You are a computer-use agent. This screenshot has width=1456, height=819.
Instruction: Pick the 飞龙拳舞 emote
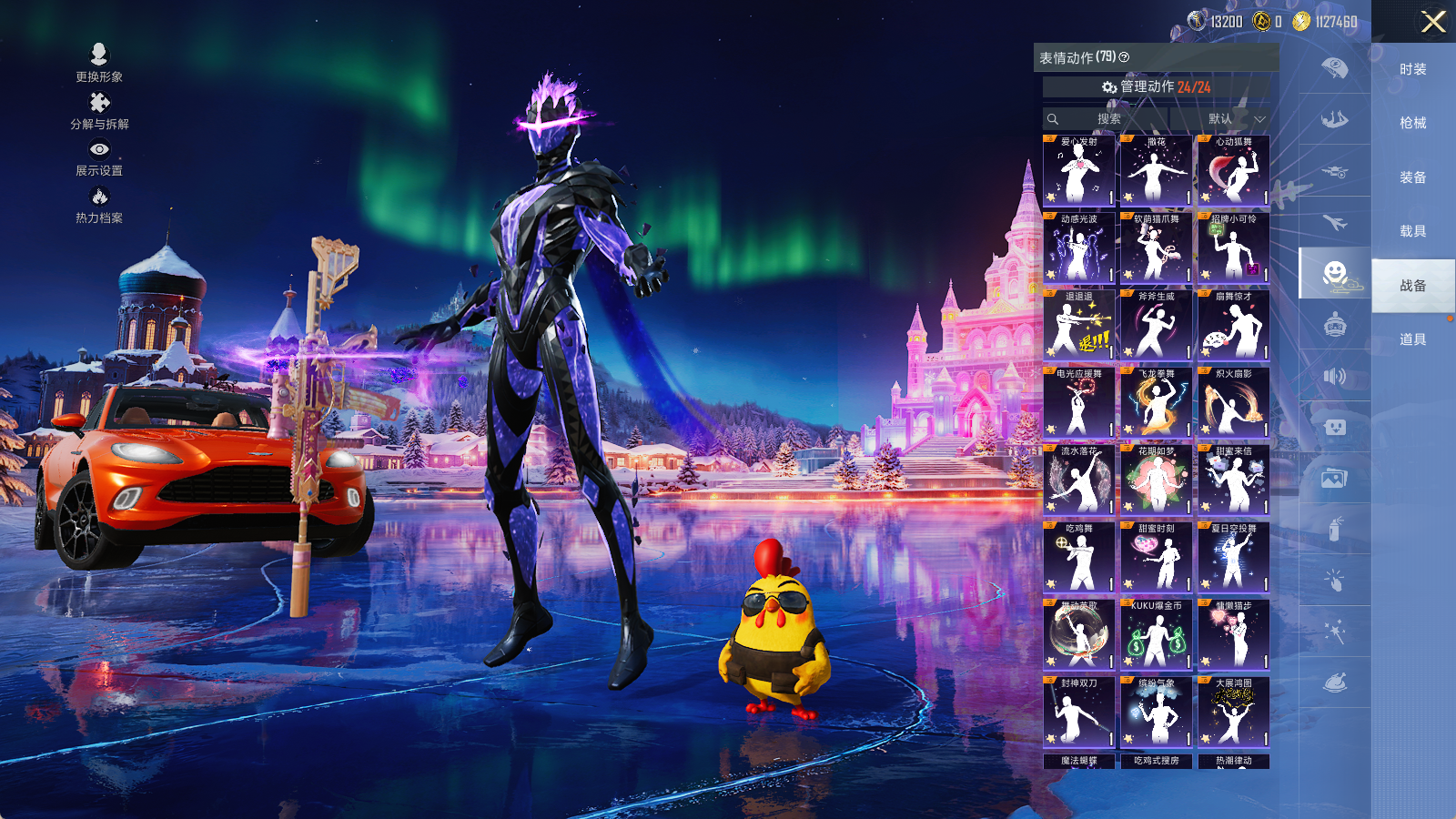tap(1156, 402)
